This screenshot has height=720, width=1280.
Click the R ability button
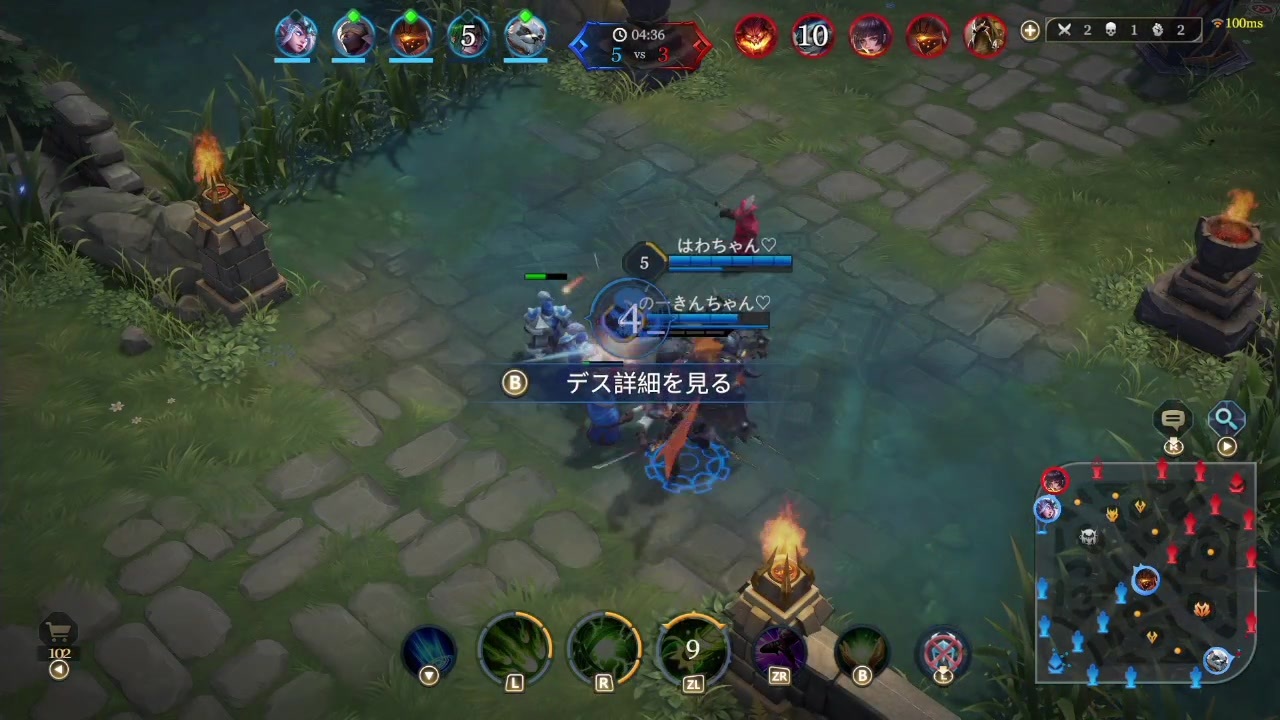(603, 648)
